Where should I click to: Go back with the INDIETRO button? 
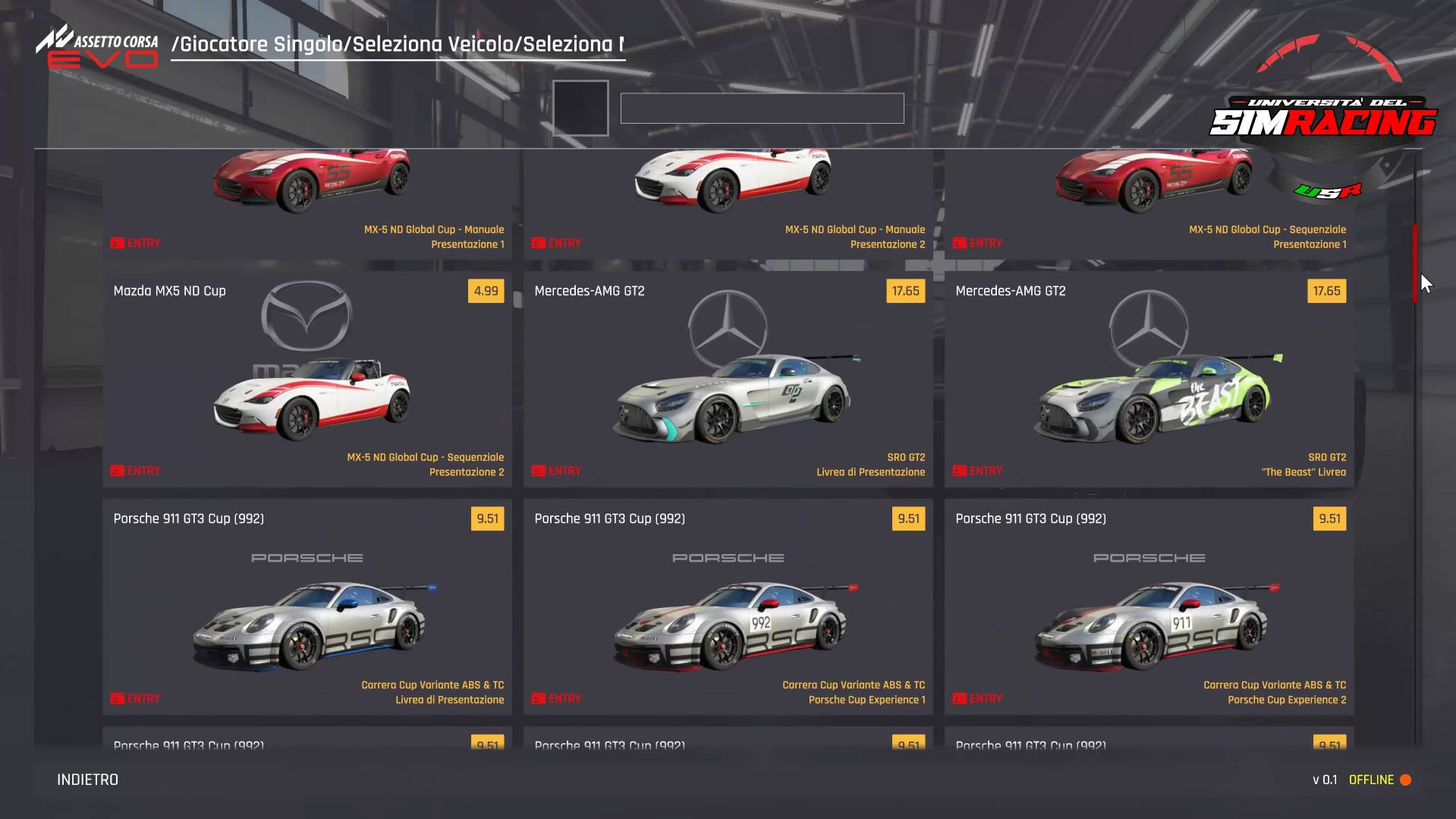pos(88,780)
